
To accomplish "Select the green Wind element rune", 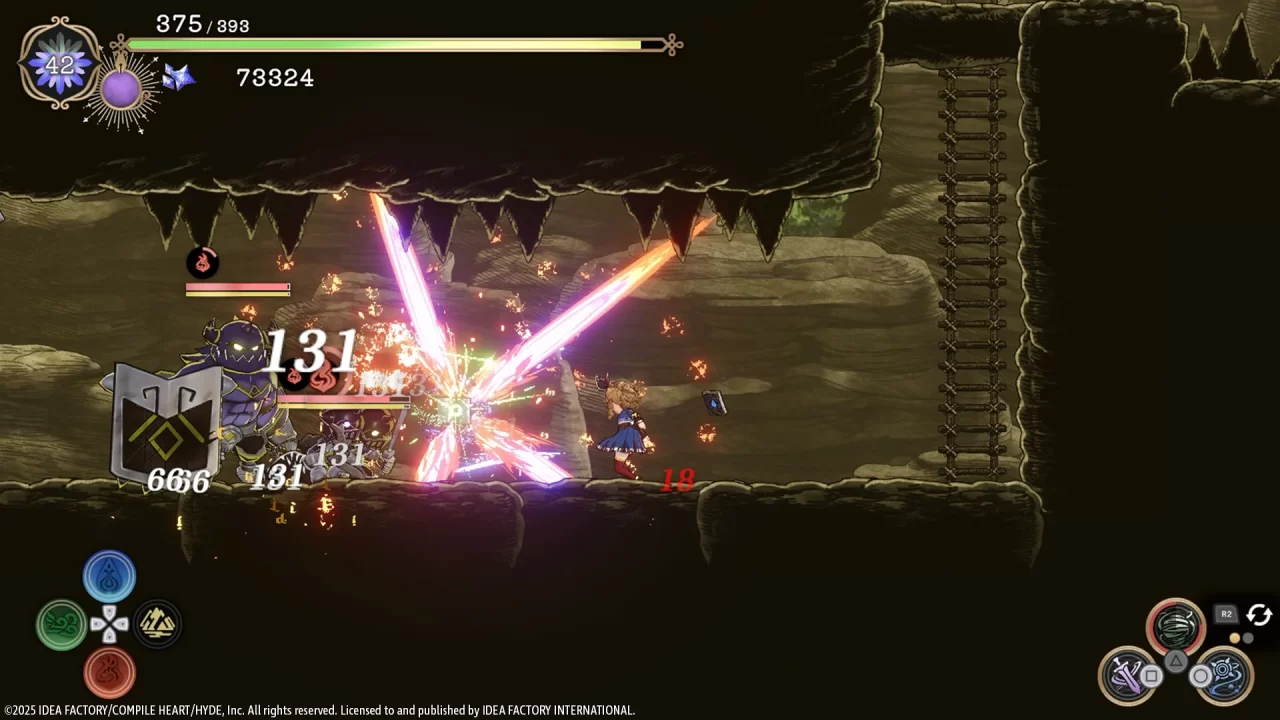I will [61, 624].
